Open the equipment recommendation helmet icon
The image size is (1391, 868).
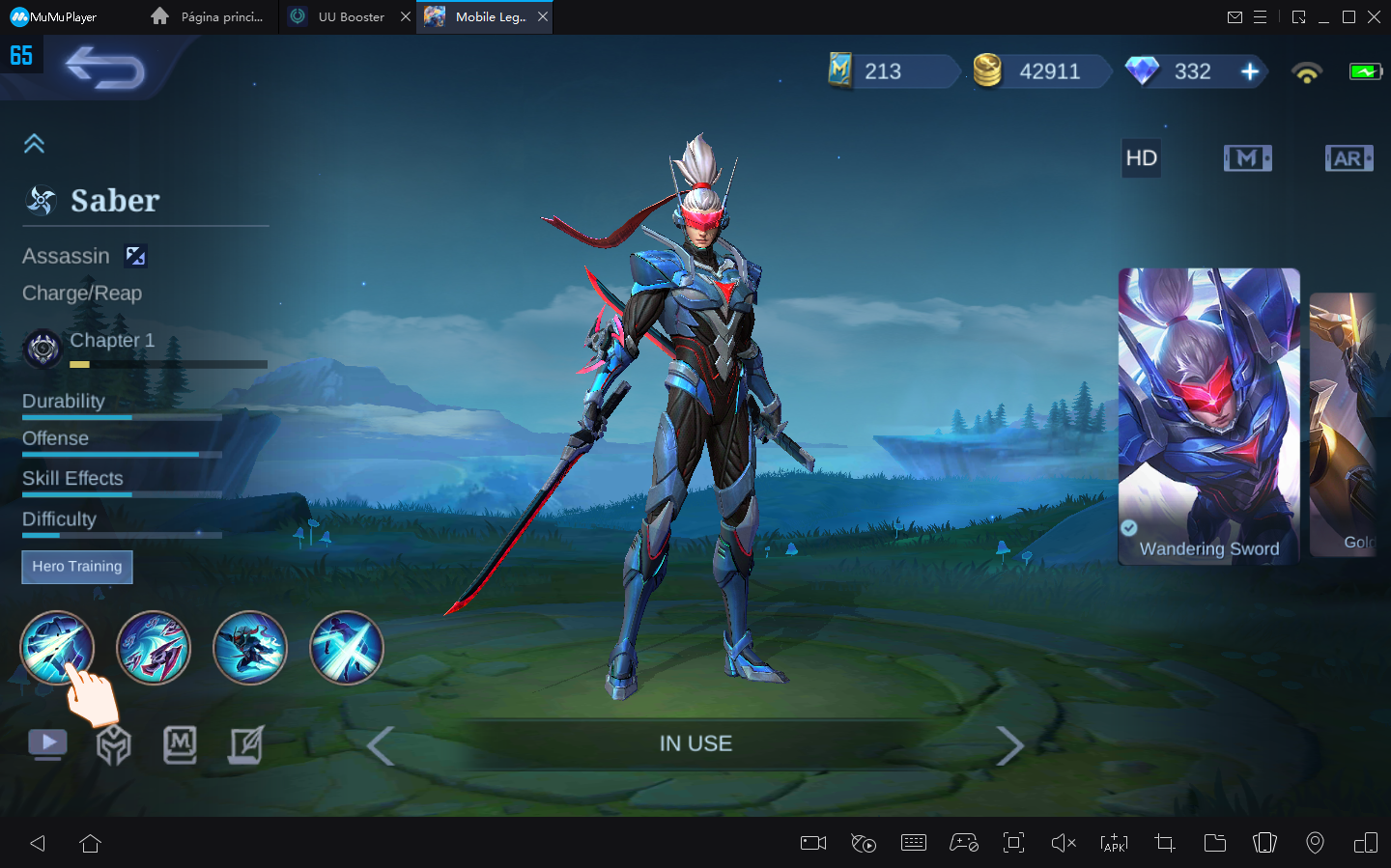[x=113, y=744]
